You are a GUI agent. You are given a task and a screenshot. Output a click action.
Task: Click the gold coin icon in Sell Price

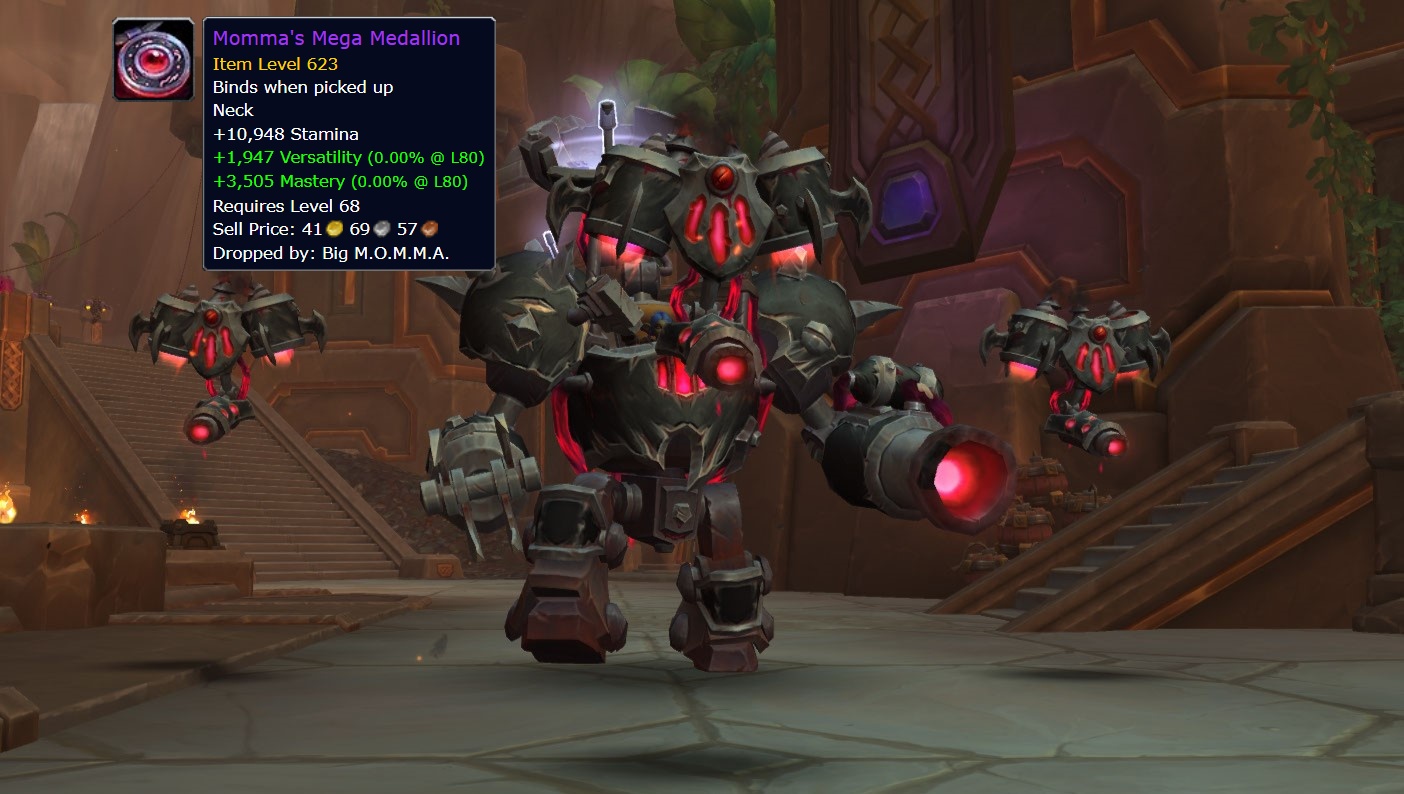(333, 229)
